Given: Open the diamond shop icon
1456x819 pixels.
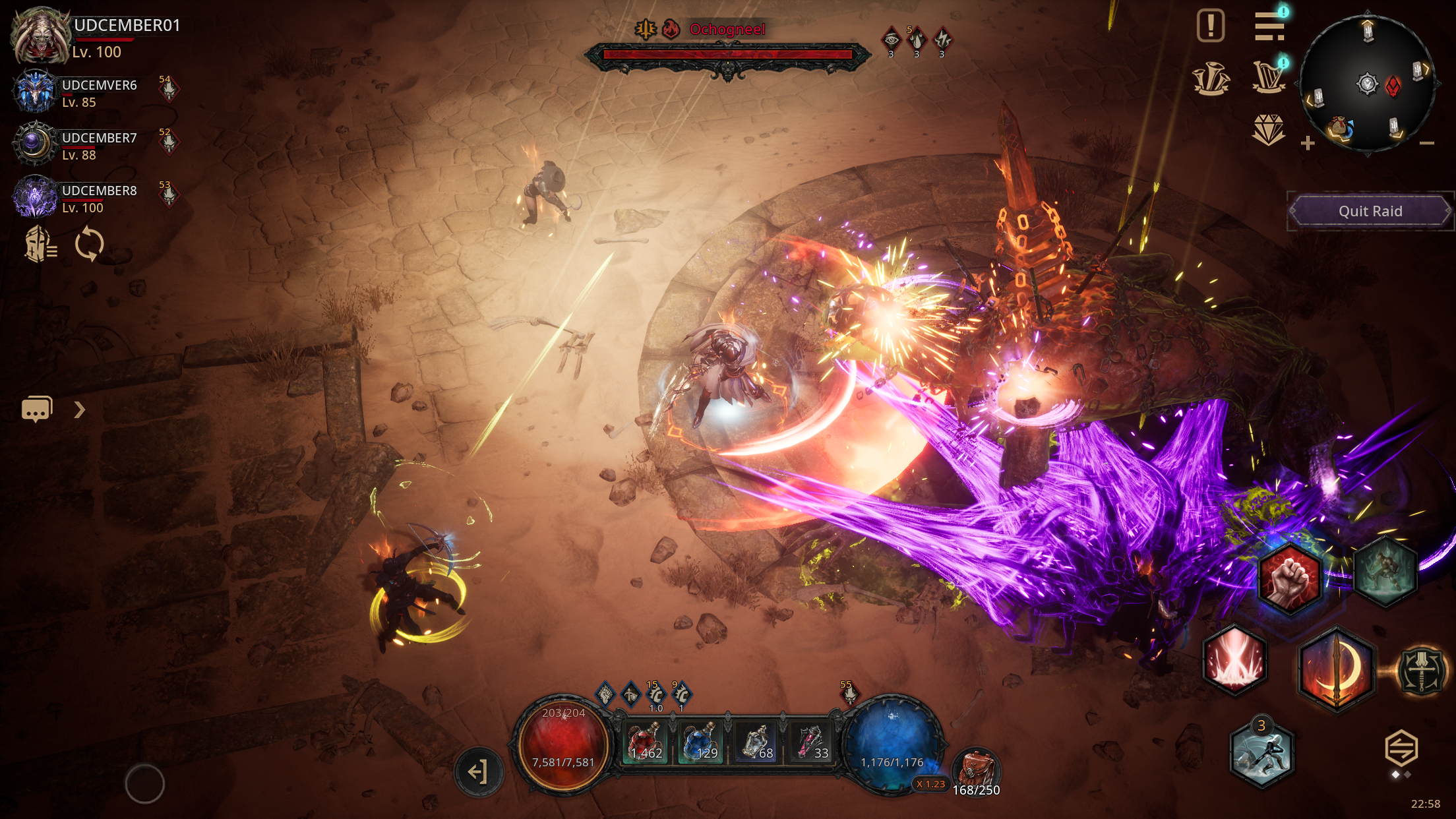Looking at the screenshot, I should (x=1268, y=129).
